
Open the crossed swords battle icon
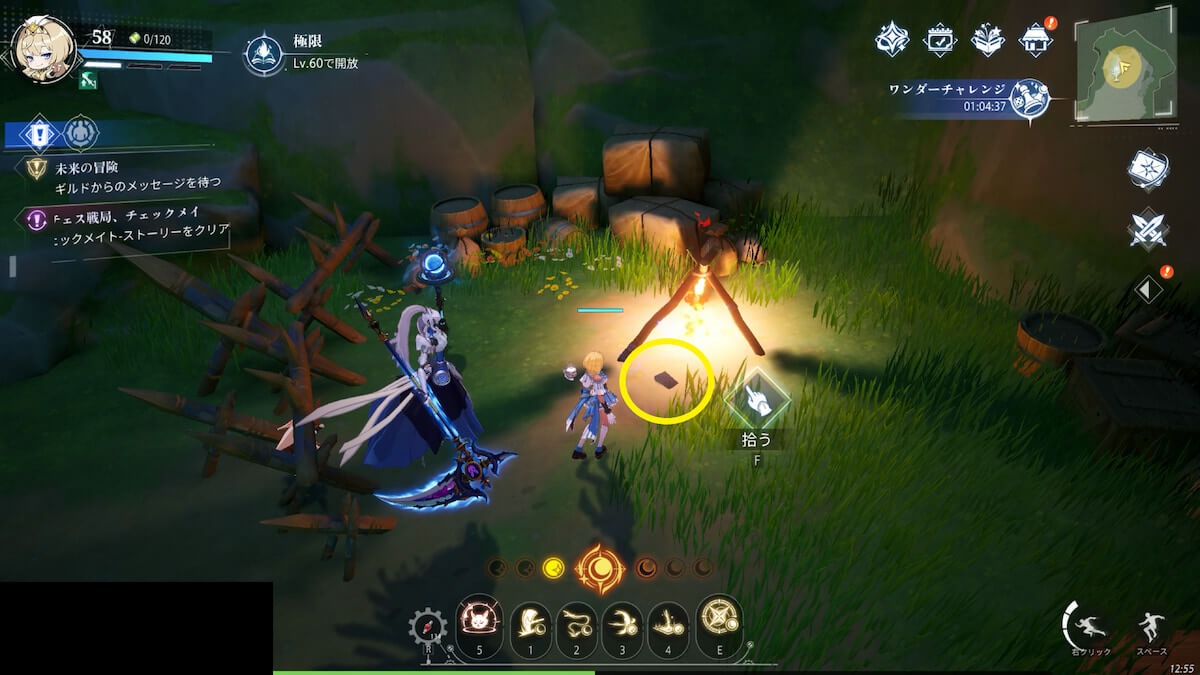(x=1148, y=229)
